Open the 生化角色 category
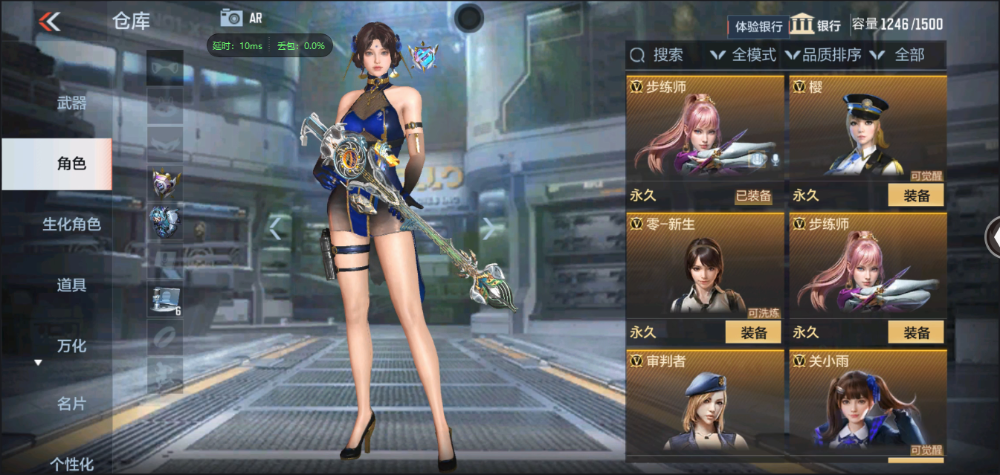The image size is (1000, 475). [71, 224]
